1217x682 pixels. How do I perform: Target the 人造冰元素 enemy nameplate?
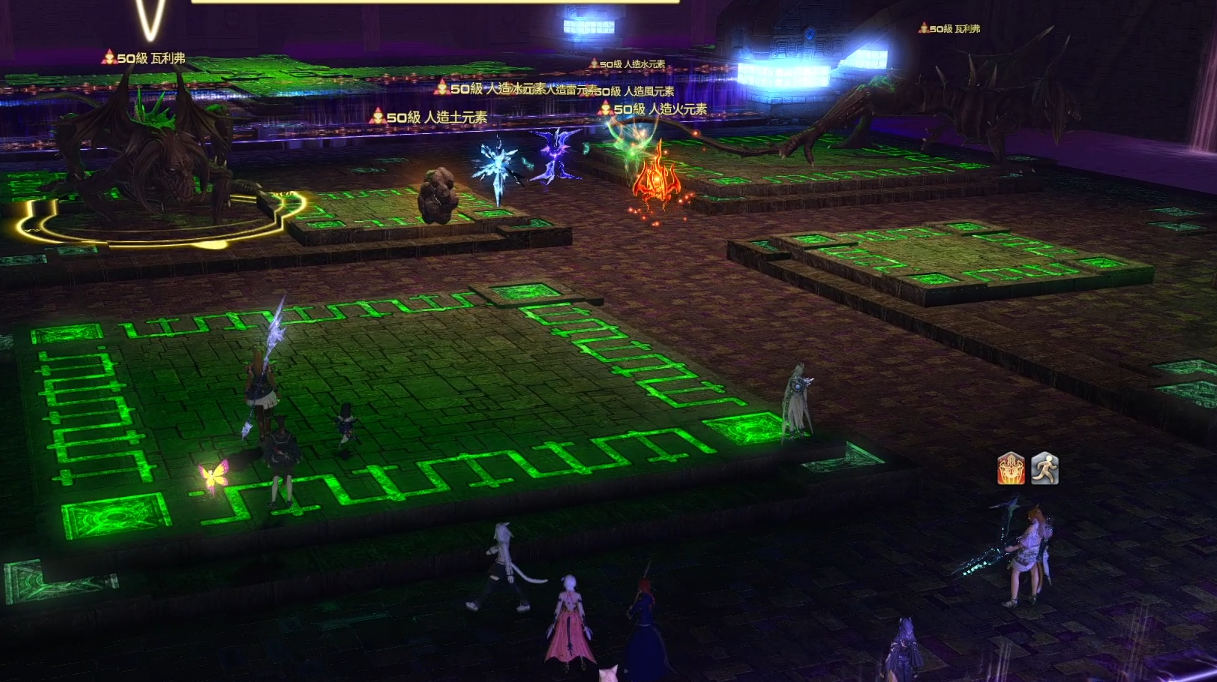[505, 88]
